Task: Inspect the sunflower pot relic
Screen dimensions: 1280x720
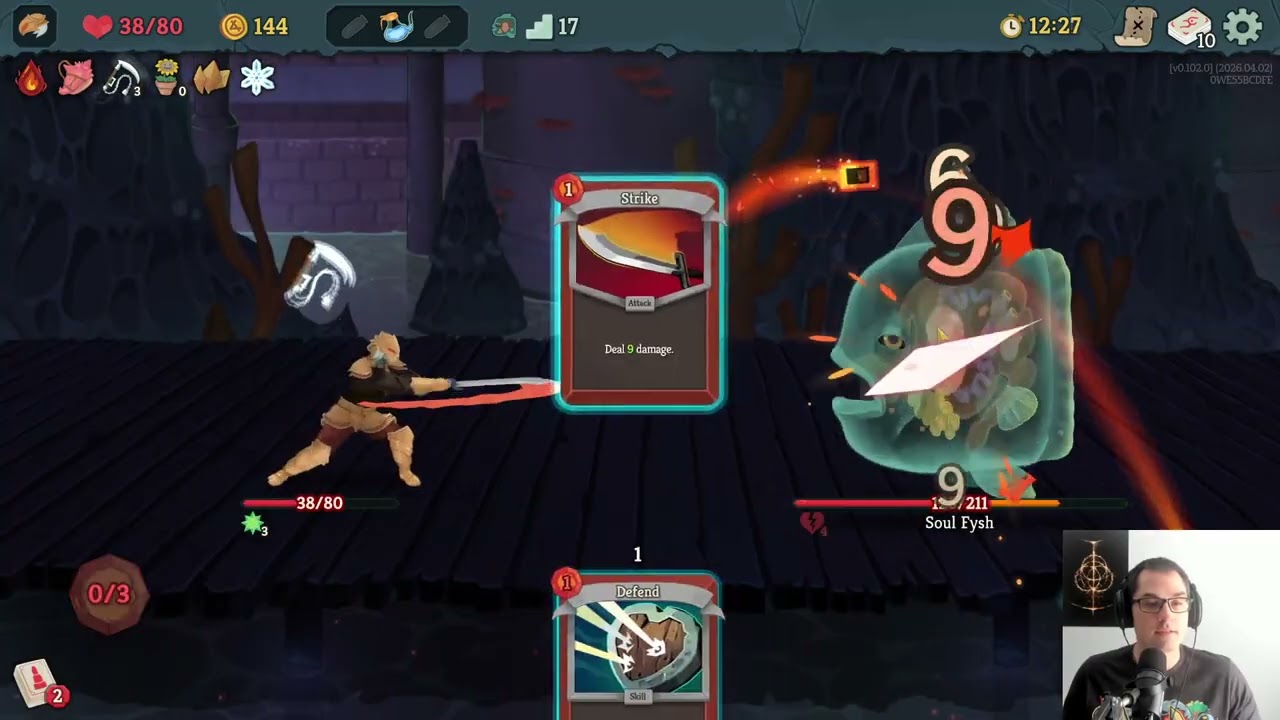Action: tap(167, 78)
